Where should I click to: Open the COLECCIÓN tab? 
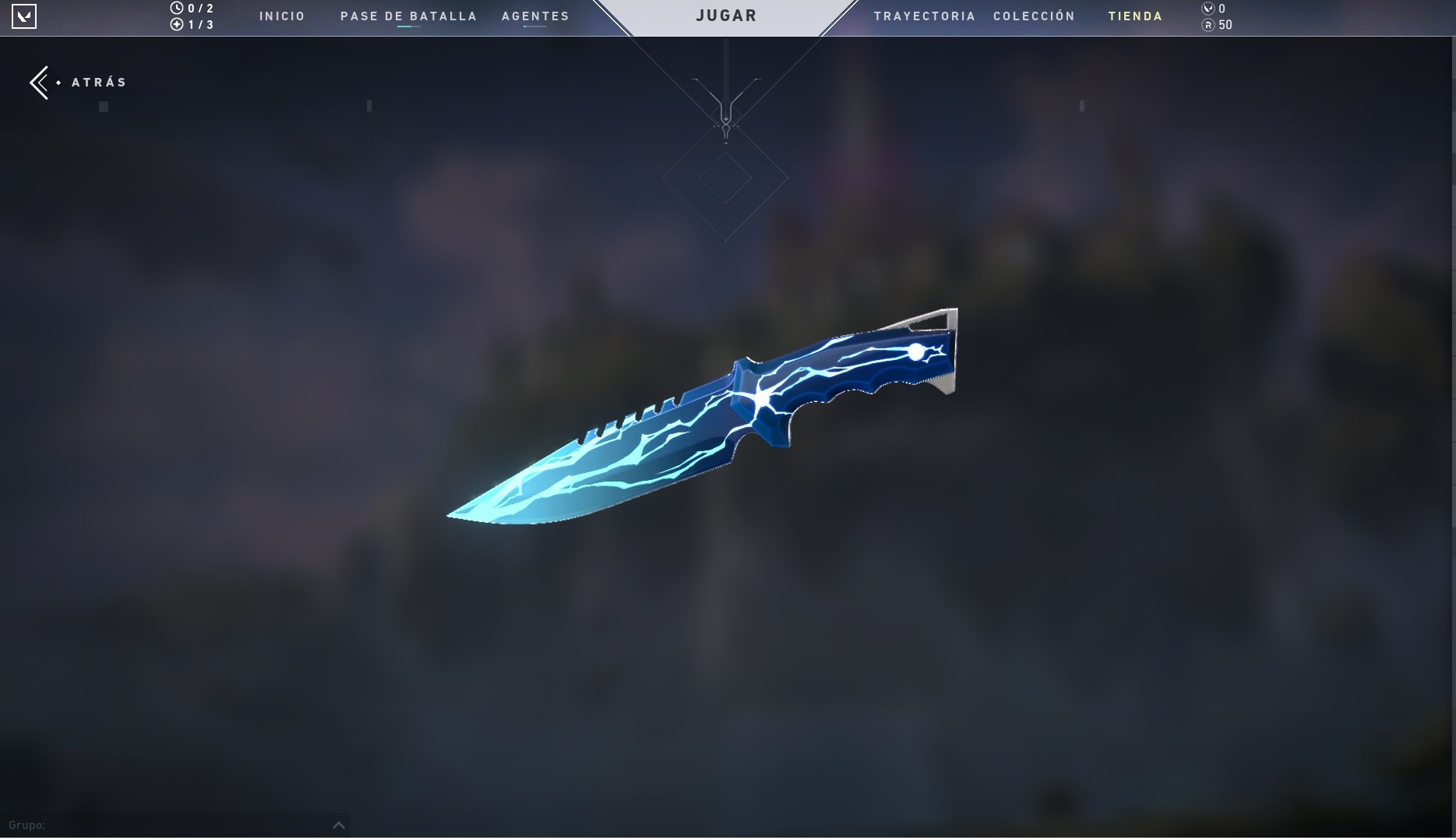coord(1034,16)
